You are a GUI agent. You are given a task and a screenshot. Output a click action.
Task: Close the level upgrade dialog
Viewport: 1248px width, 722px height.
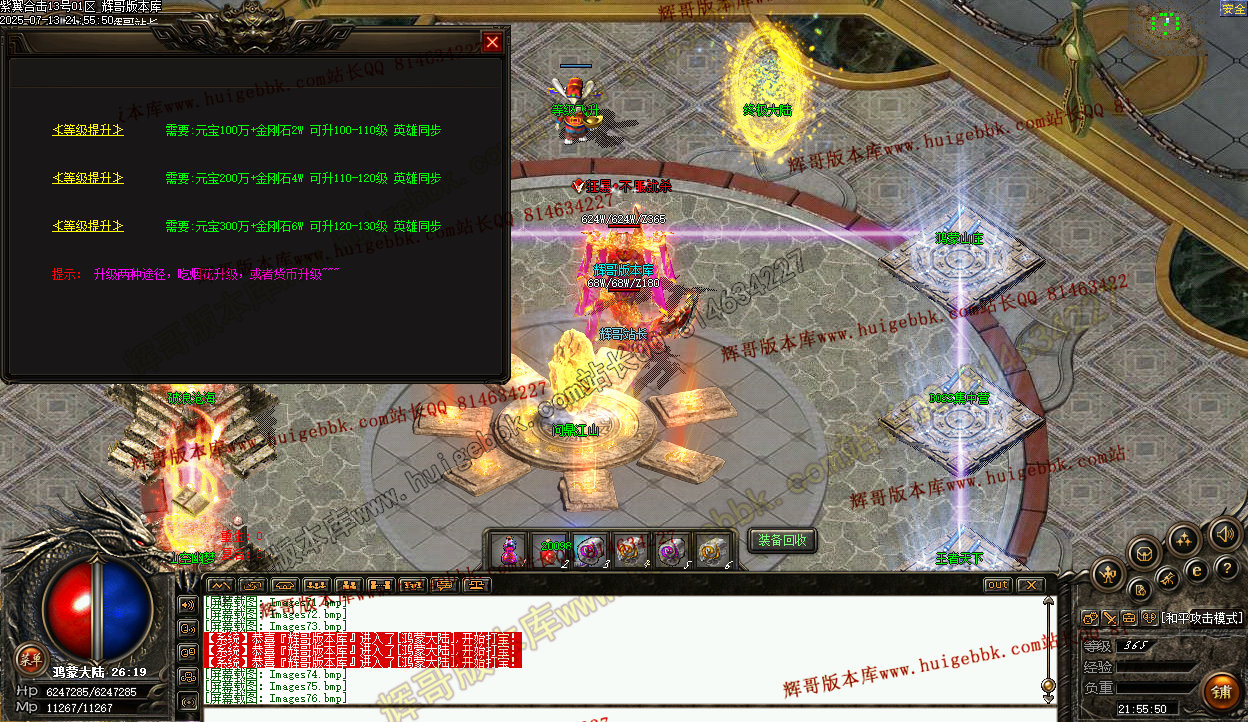tap(491, 42)
